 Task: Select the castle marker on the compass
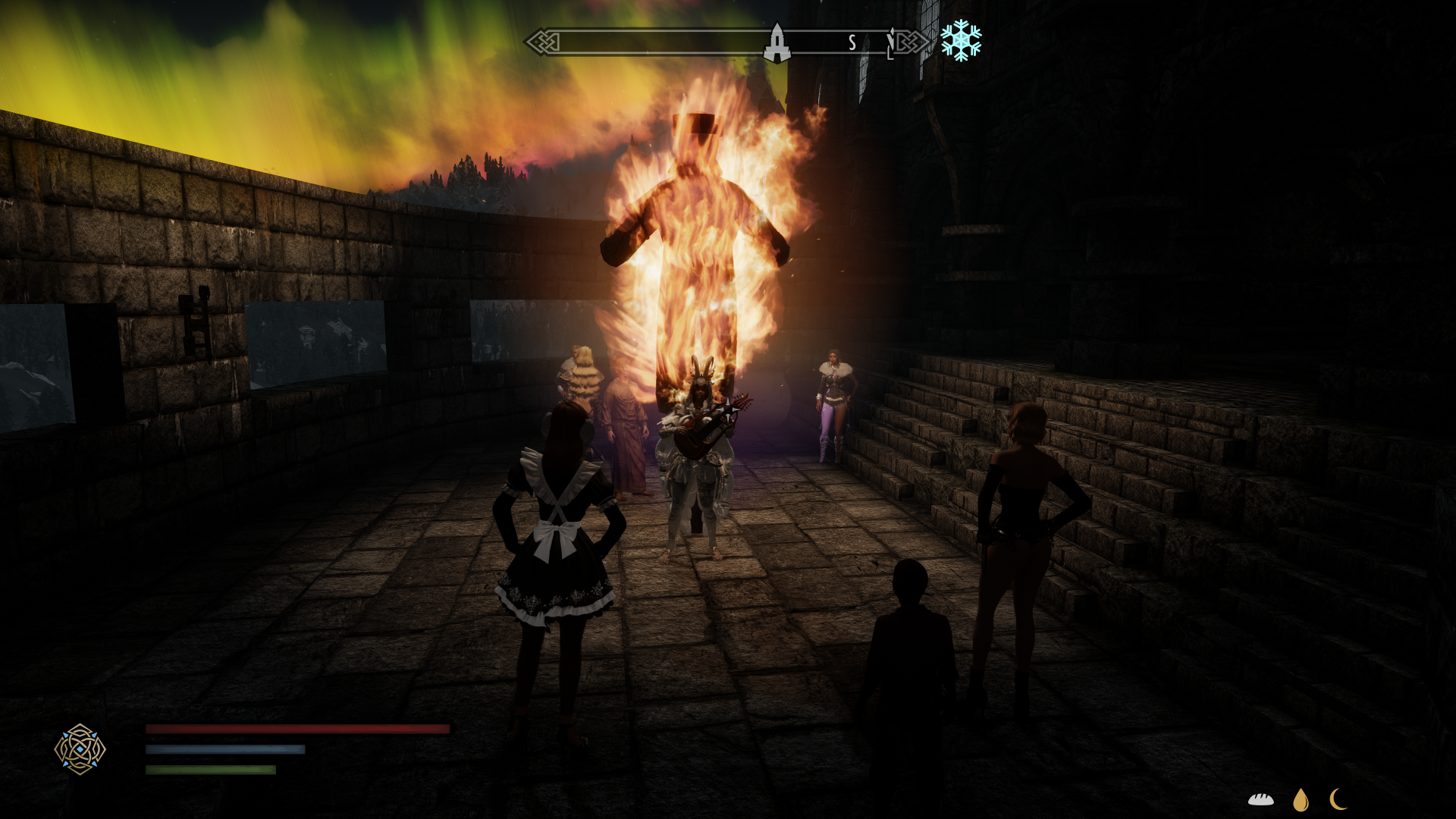pyautogui.click(x=777, y=42)
